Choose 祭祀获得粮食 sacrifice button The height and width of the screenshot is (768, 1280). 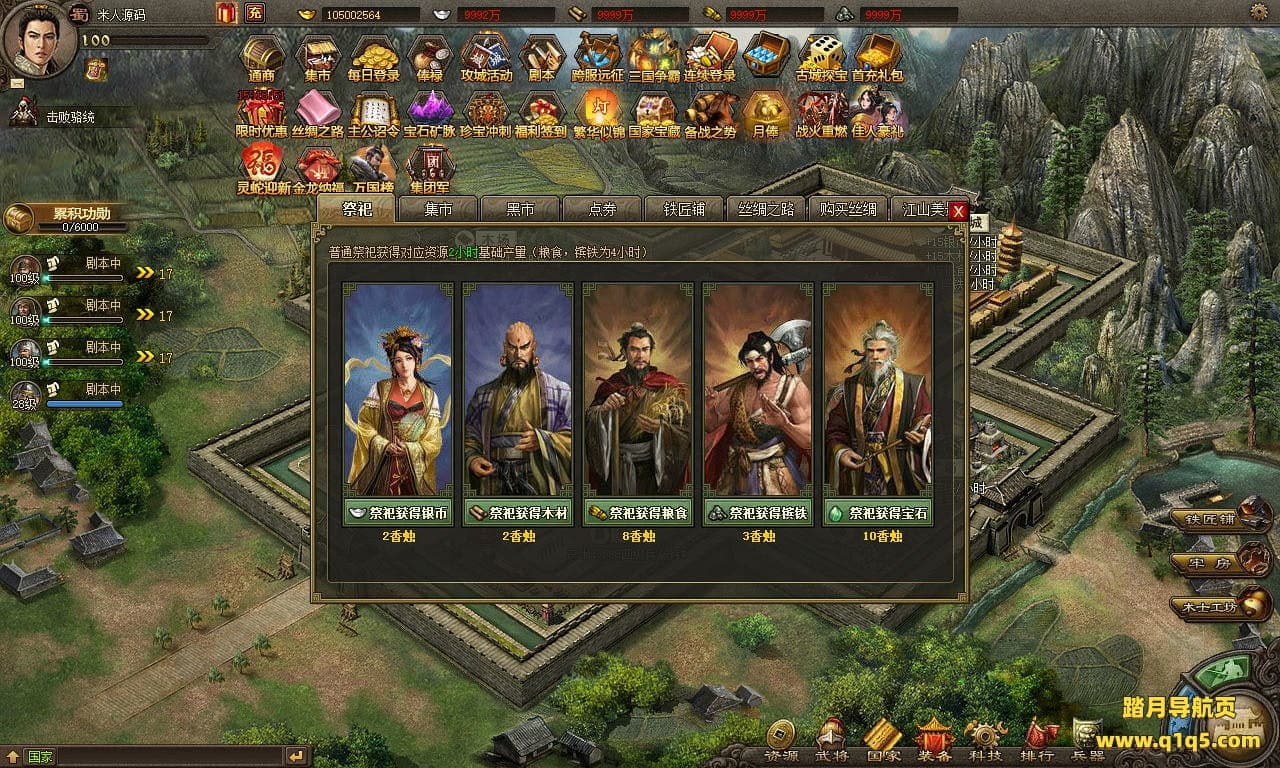[637, 513]
